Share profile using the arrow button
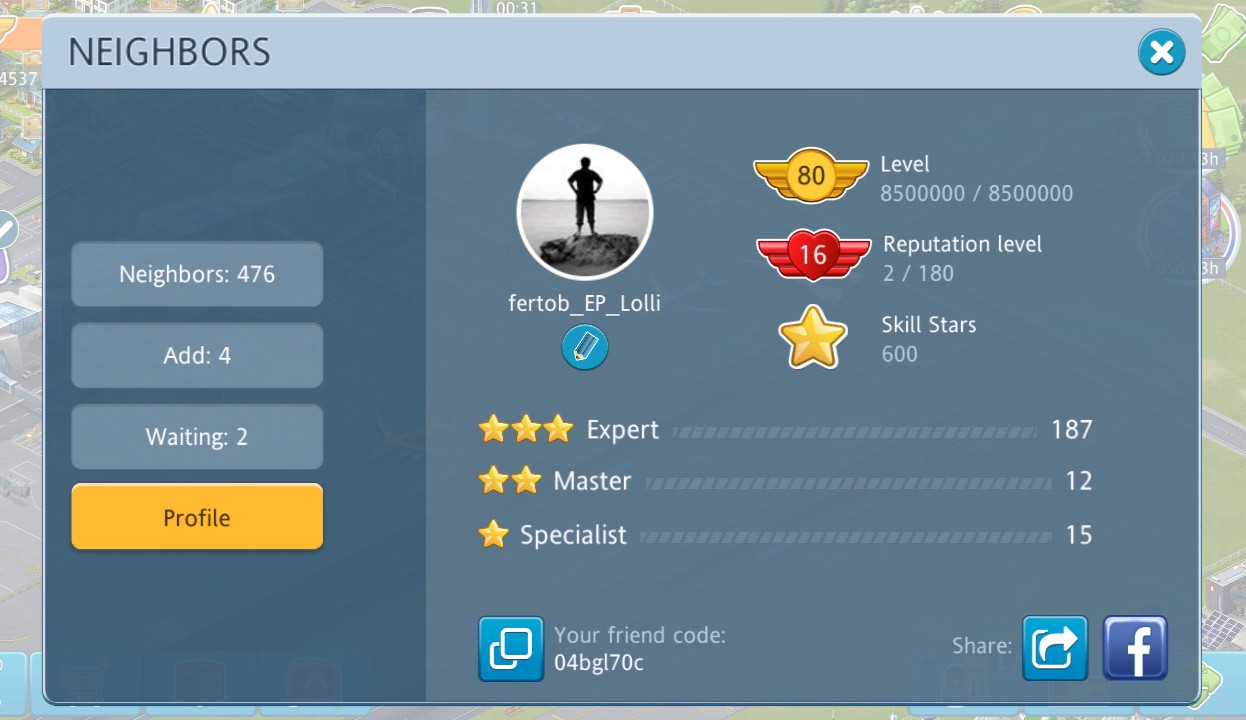Image resolution: width=1246 pixels, height=720 pixels. coord(1054,648)
